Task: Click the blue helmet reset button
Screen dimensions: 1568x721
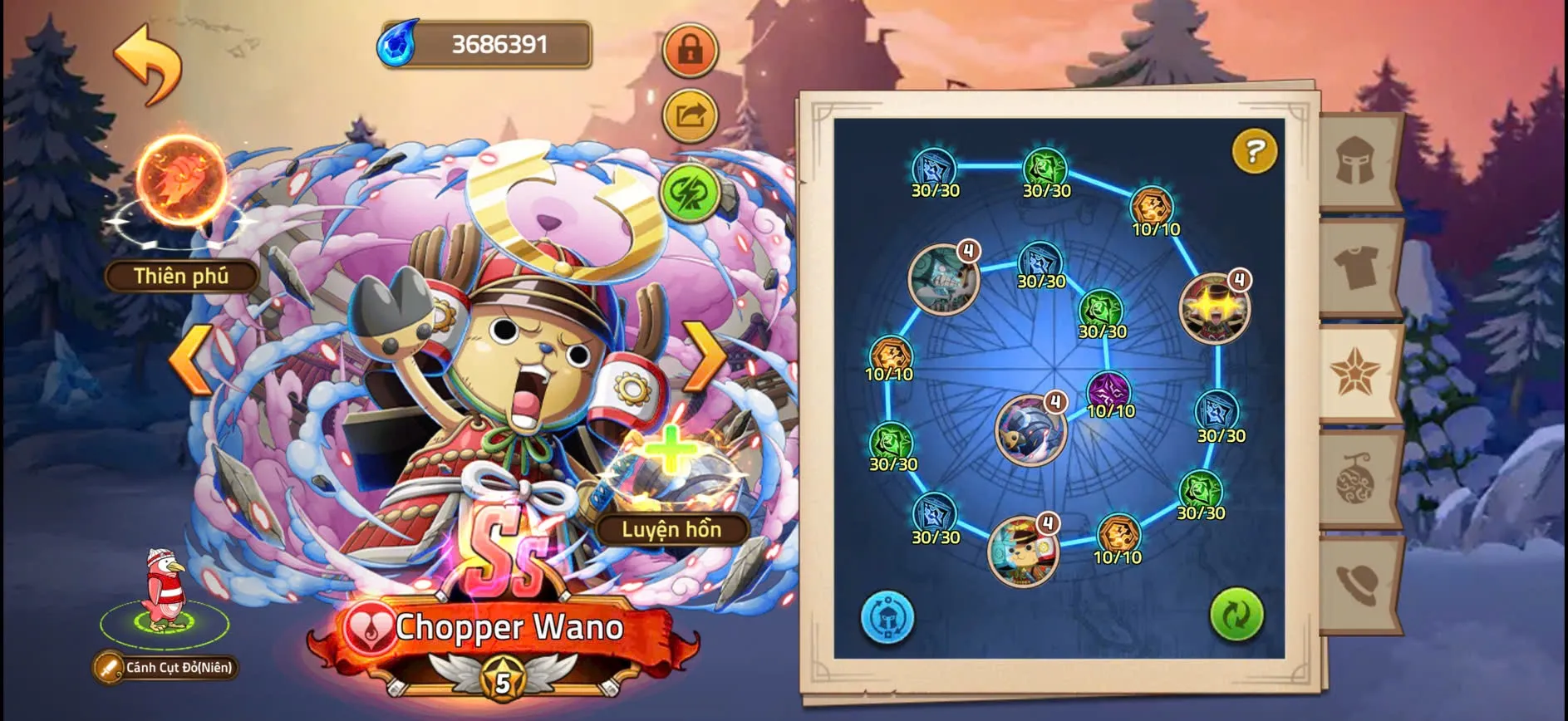Action: (x=887, y=617)
